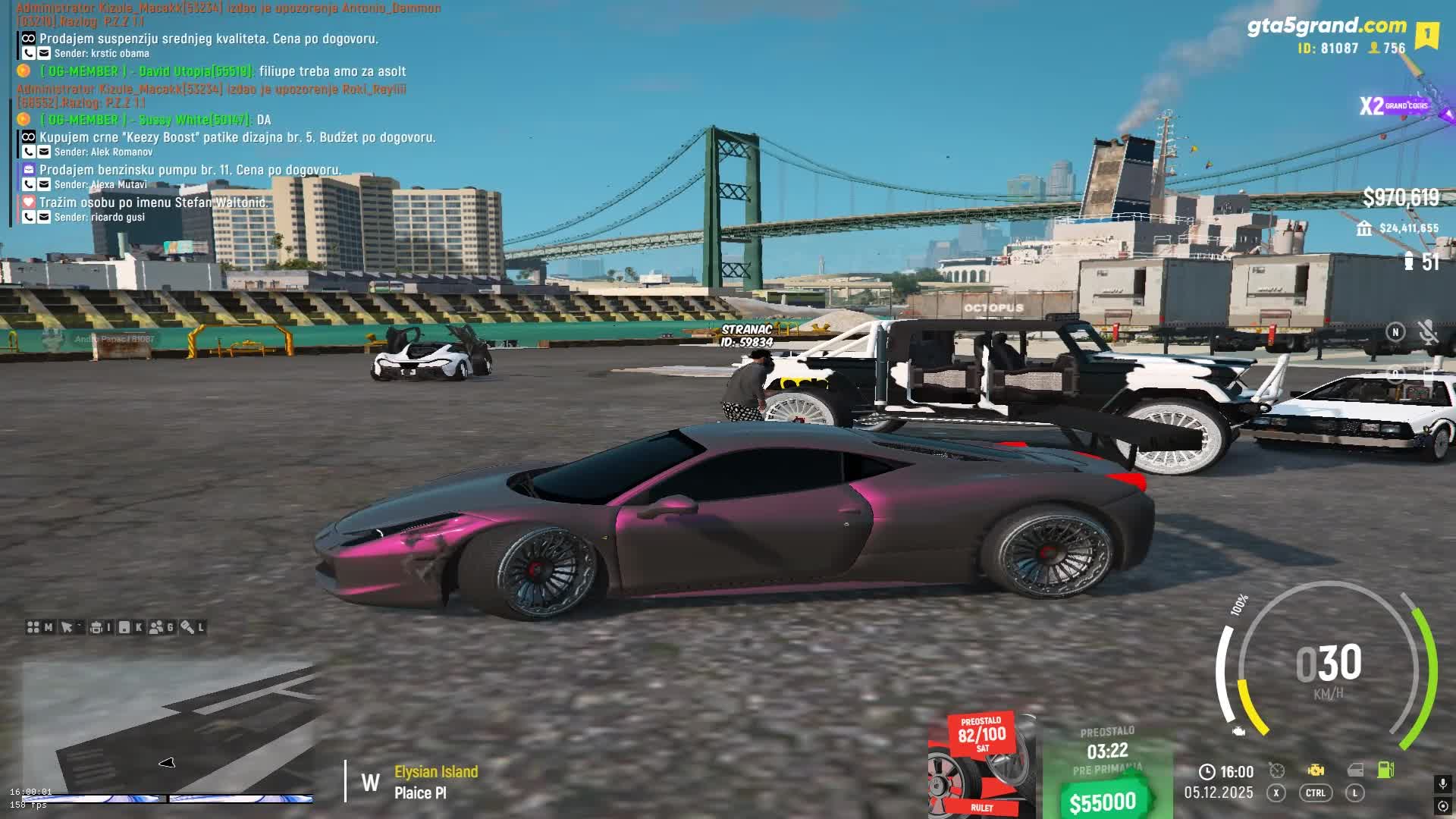The width and height of the screenshot is (1456, 819).
Task: Open the main menu grid icon
Action: 33,627
